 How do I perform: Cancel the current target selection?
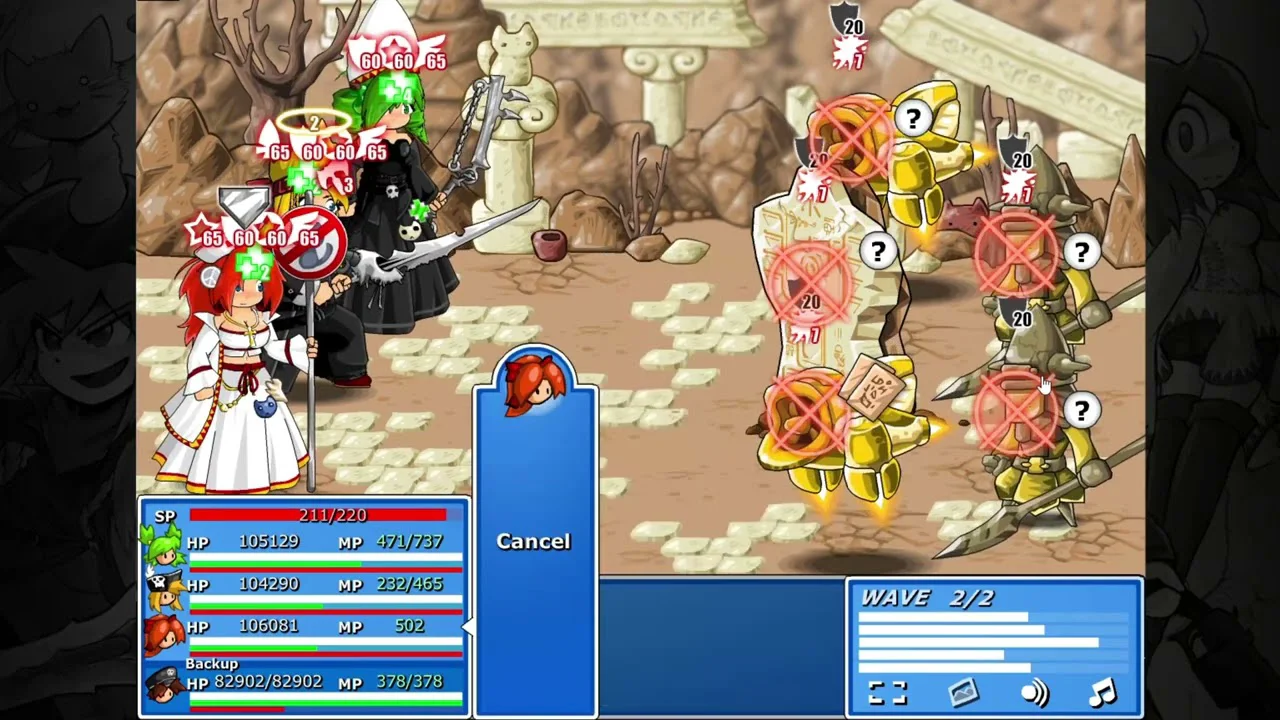tap(534, 541)
